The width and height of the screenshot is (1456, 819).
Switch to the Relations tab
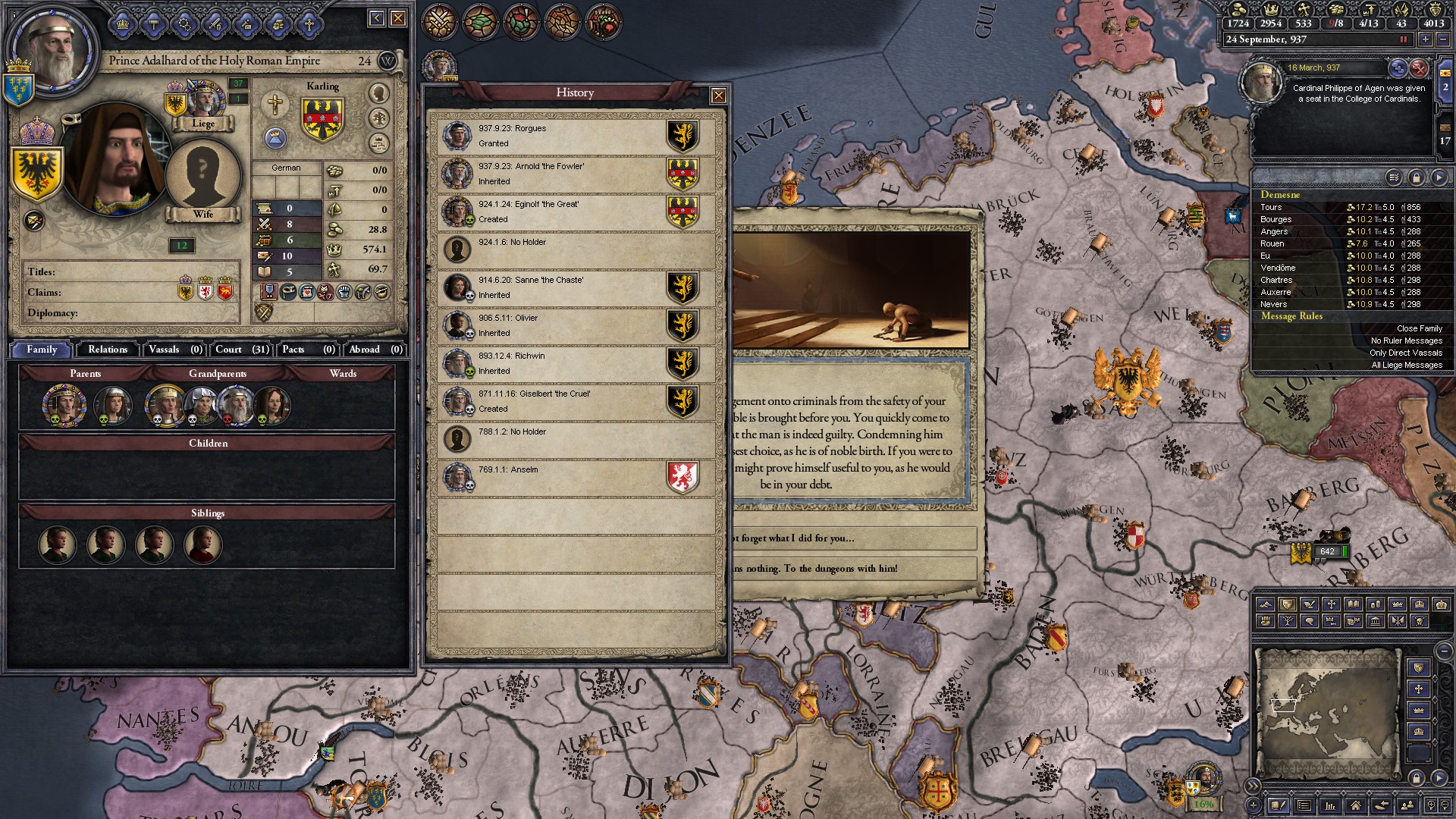coord(108,350)
